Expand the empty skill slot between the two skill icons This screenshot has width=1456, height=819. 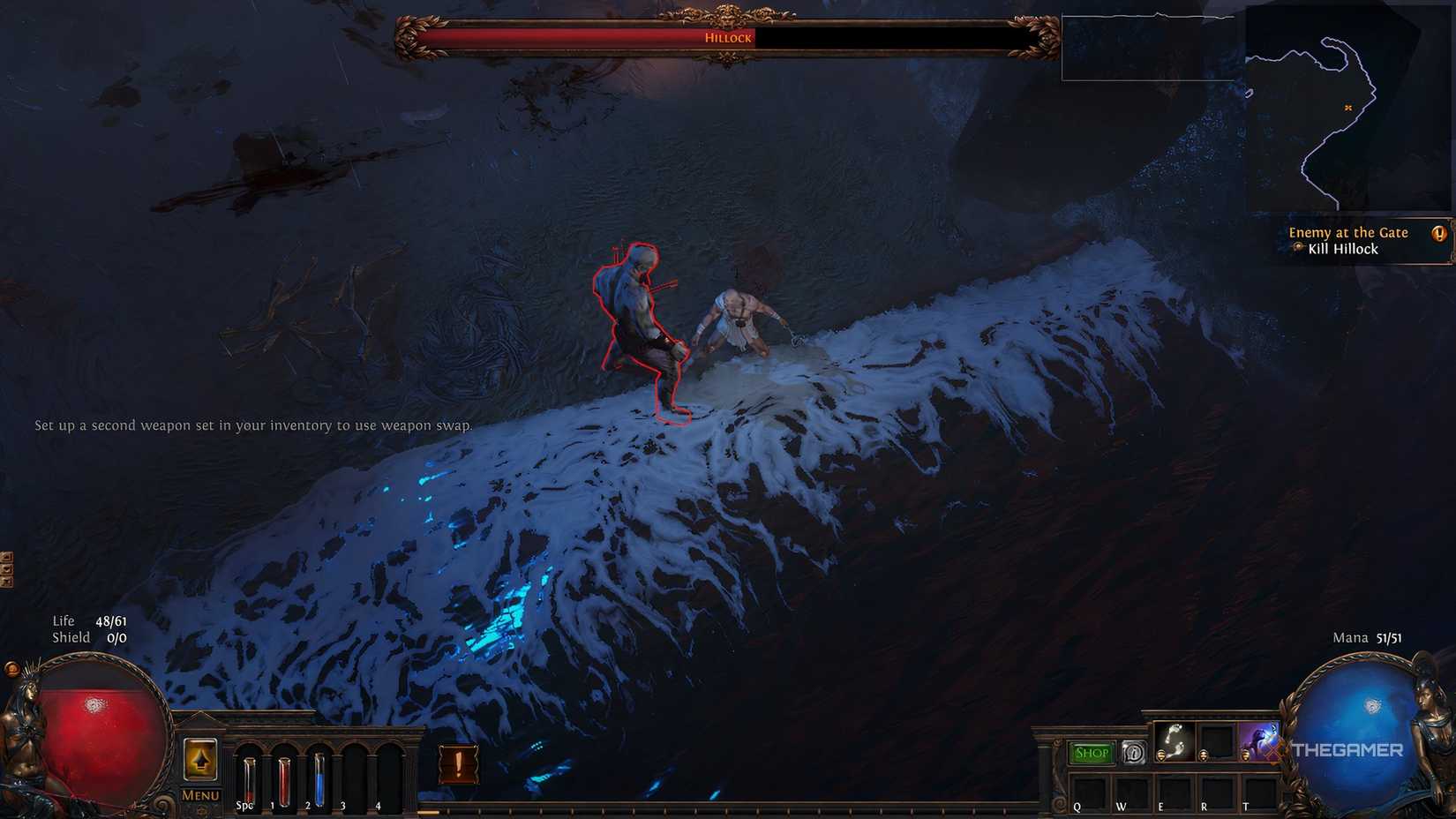(1215, 741)
